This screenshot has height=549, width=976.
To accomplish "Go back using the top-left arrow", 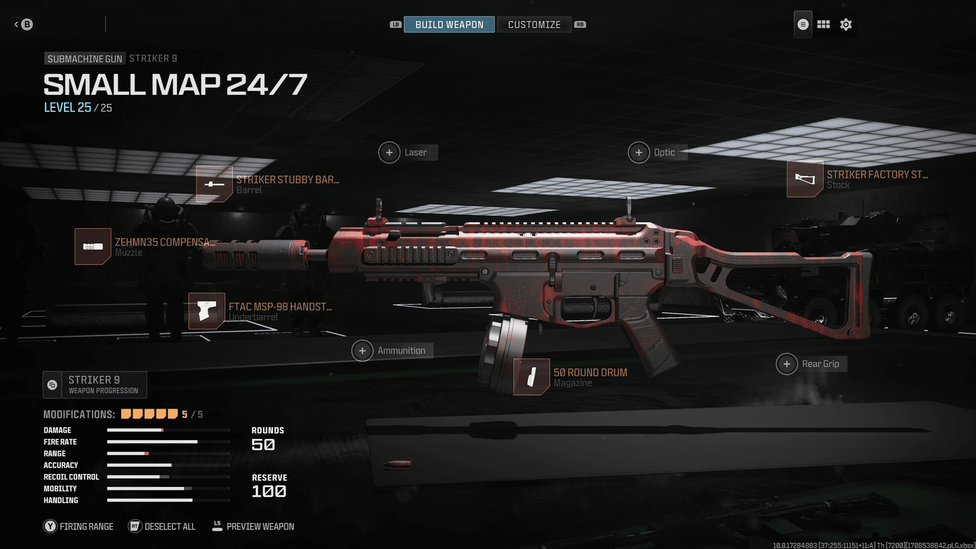I will [x=23, y=24].
